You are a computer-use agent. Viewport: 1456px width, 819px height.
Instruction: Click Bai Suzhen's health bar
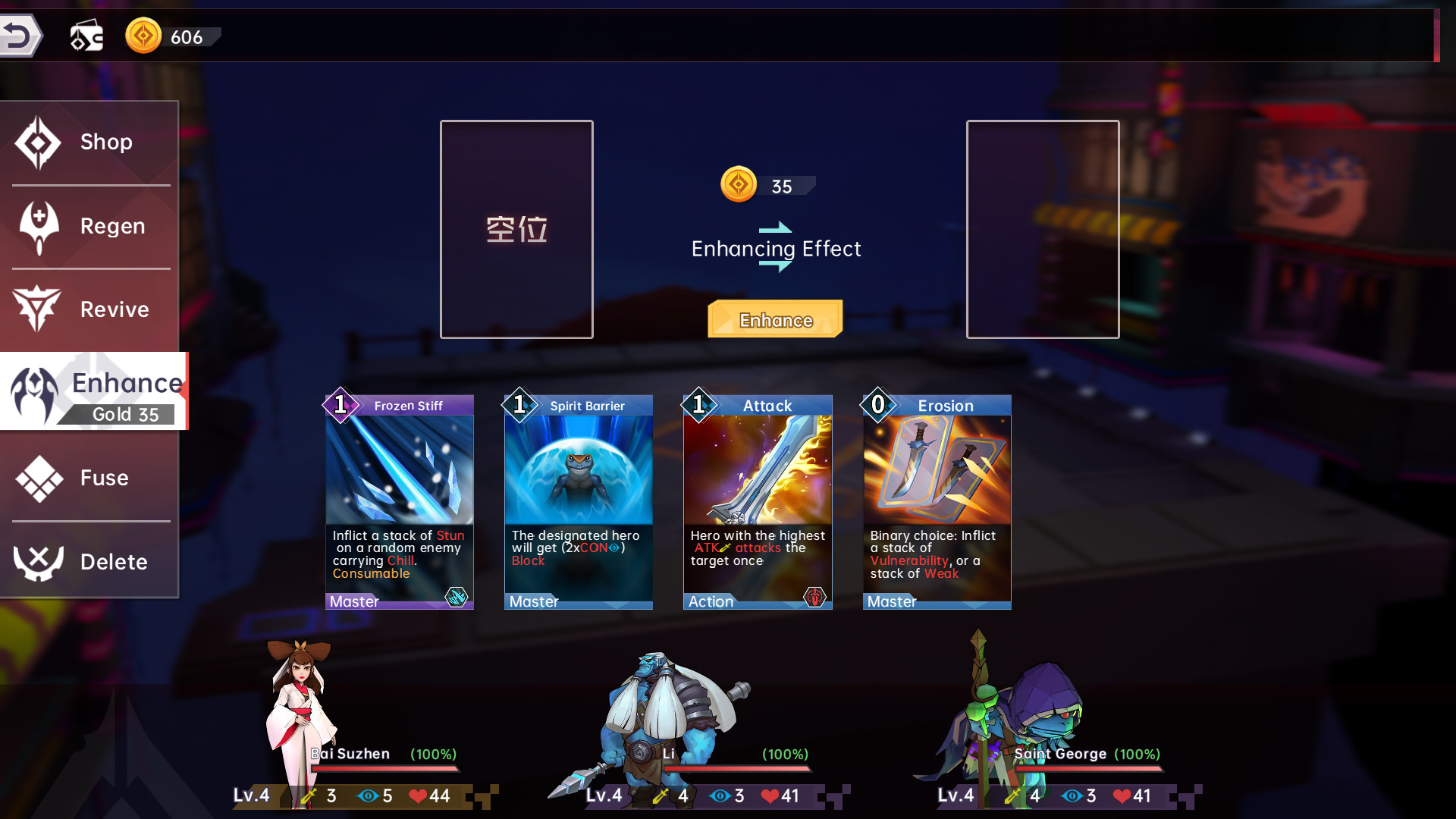point(383,768)
